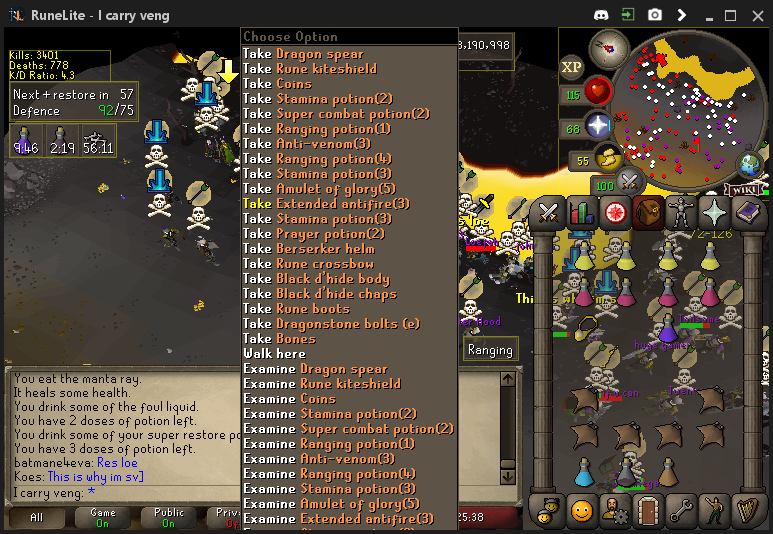Click the minimap compass
Image resolution: width=773 pixels, height=534 pixels.
click(608, 47)
